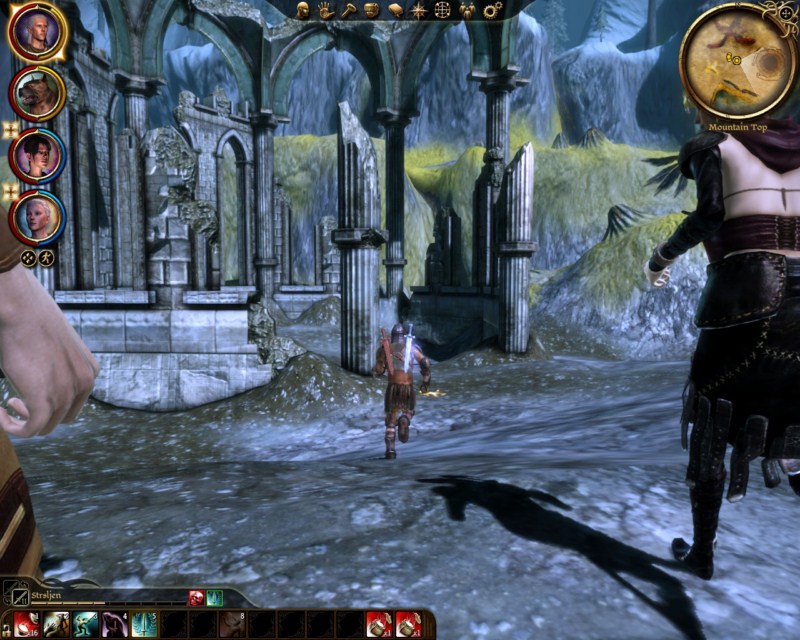The width and height of the screenshot is (800, 640).
Task: Open the character record head icon
Action: pos(303,10)
